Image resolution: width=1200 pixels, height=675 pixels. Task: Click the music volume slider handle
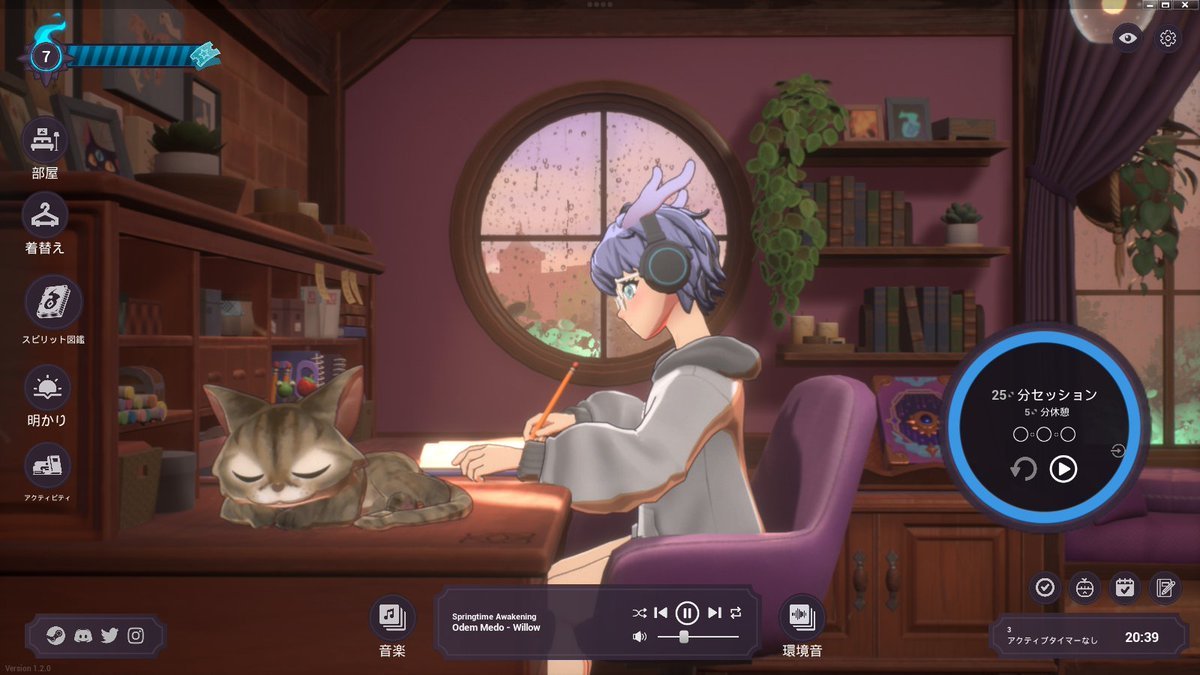(x=684, y=636)
